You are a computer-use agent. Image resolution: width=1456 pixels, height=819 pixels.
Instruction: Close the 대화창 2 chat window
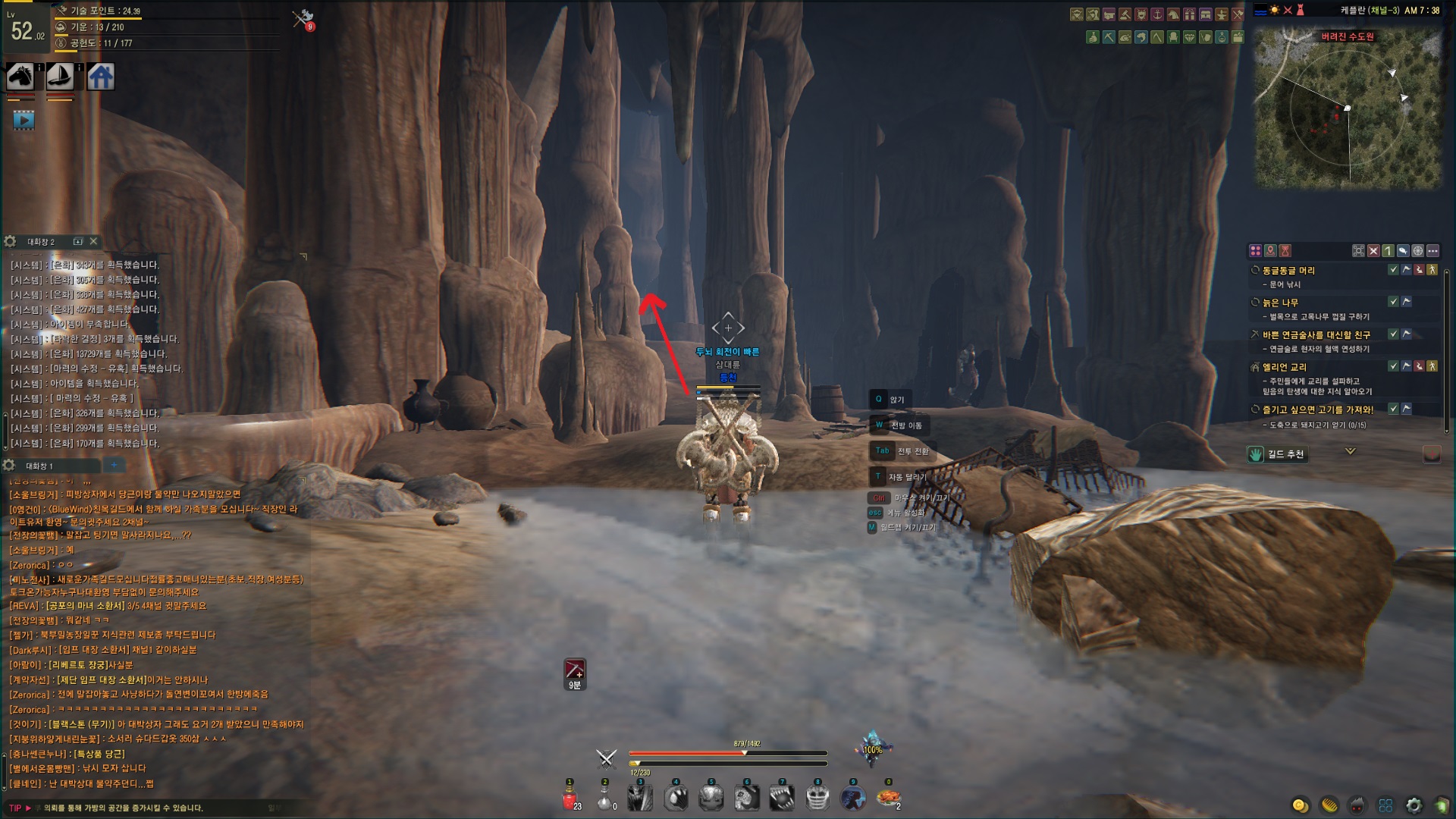pyautogui.click(x=93, y=241)
